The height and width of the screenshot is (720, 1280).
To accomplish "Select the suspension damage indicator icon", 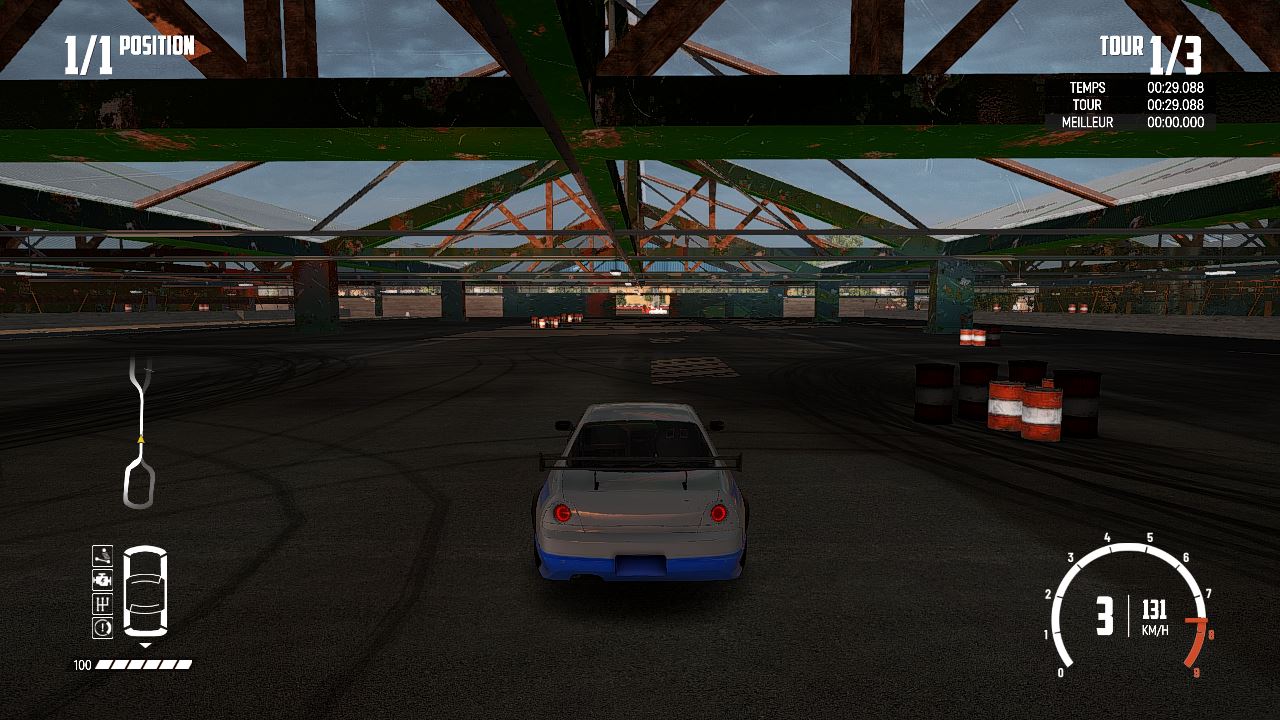I will point(101,556).
